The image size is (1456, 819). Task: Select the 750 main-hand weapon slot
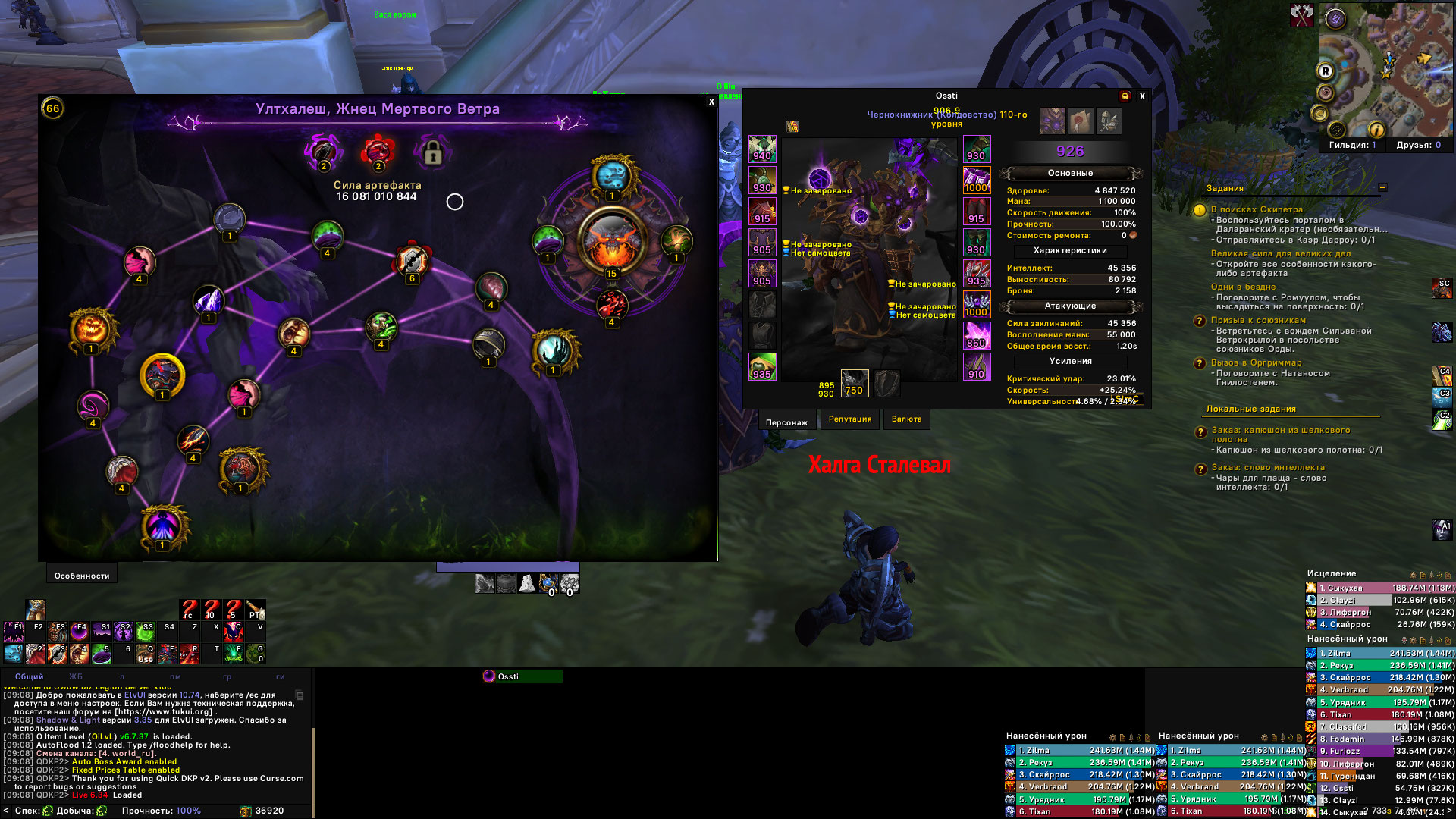pos(855,384)
